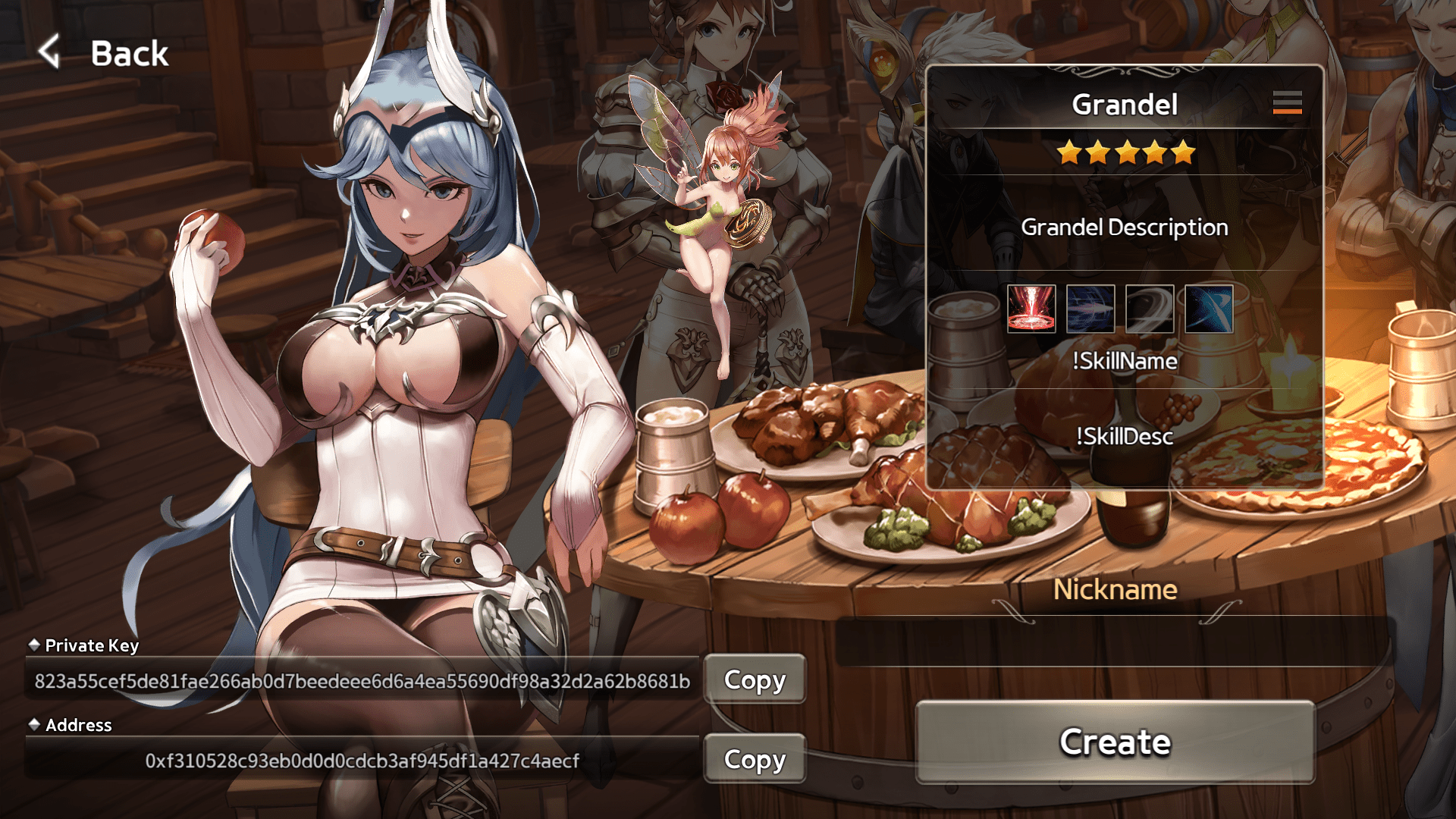This screenshot has height=819, width=1456.
Task: Click the Nickname input field
Action: tap(1115, 642)
